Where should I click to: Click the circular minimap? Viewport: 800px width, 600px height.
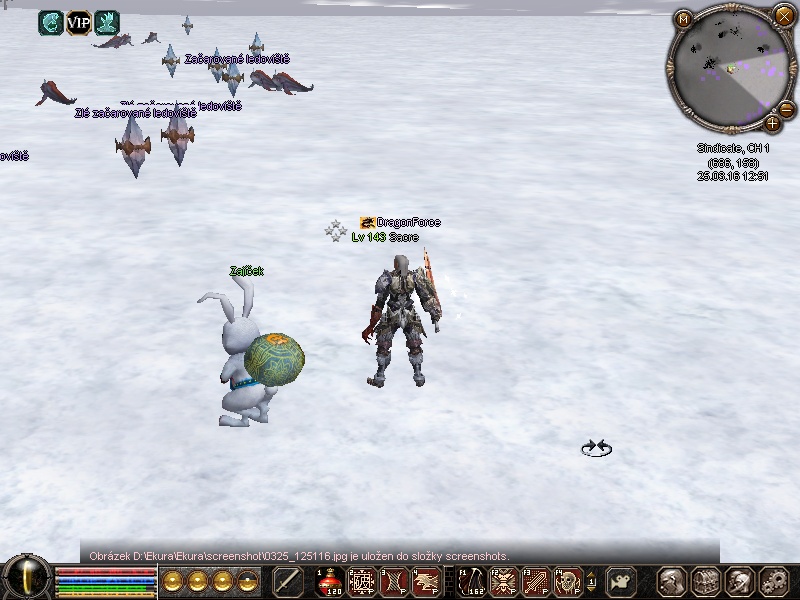point(728,68)
